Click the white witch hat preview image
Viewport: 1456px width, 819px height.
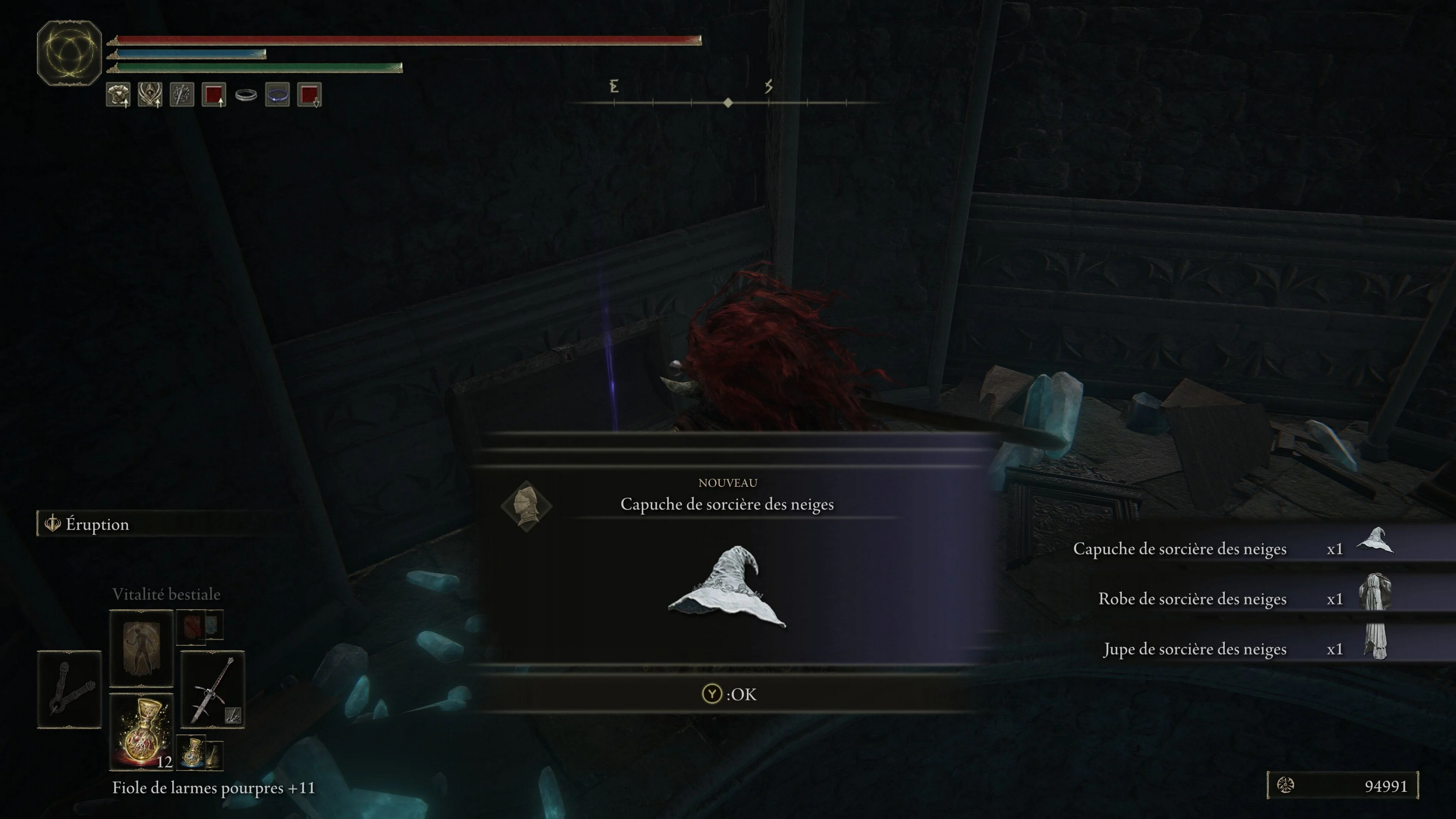point(728,588)
